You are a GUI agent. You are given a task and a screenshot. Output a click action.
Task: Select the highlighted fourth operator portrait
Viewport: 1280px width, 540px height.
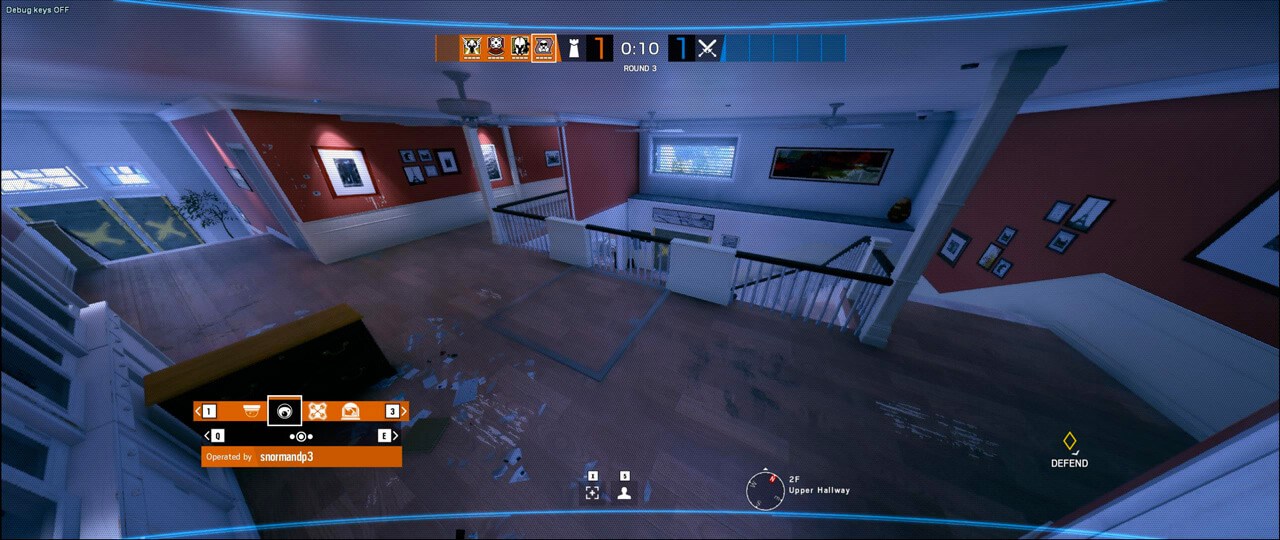tap(544, 47)
